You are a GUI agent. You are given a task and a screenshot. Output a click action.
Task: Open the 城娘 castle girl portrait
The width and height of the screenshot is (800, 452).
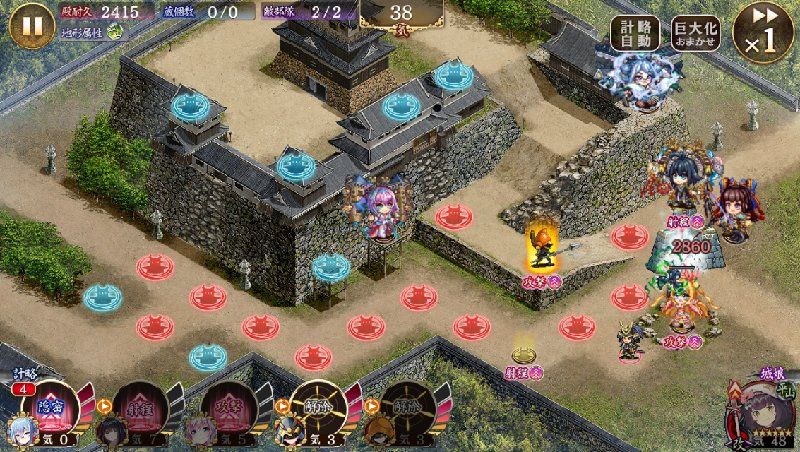762,412
